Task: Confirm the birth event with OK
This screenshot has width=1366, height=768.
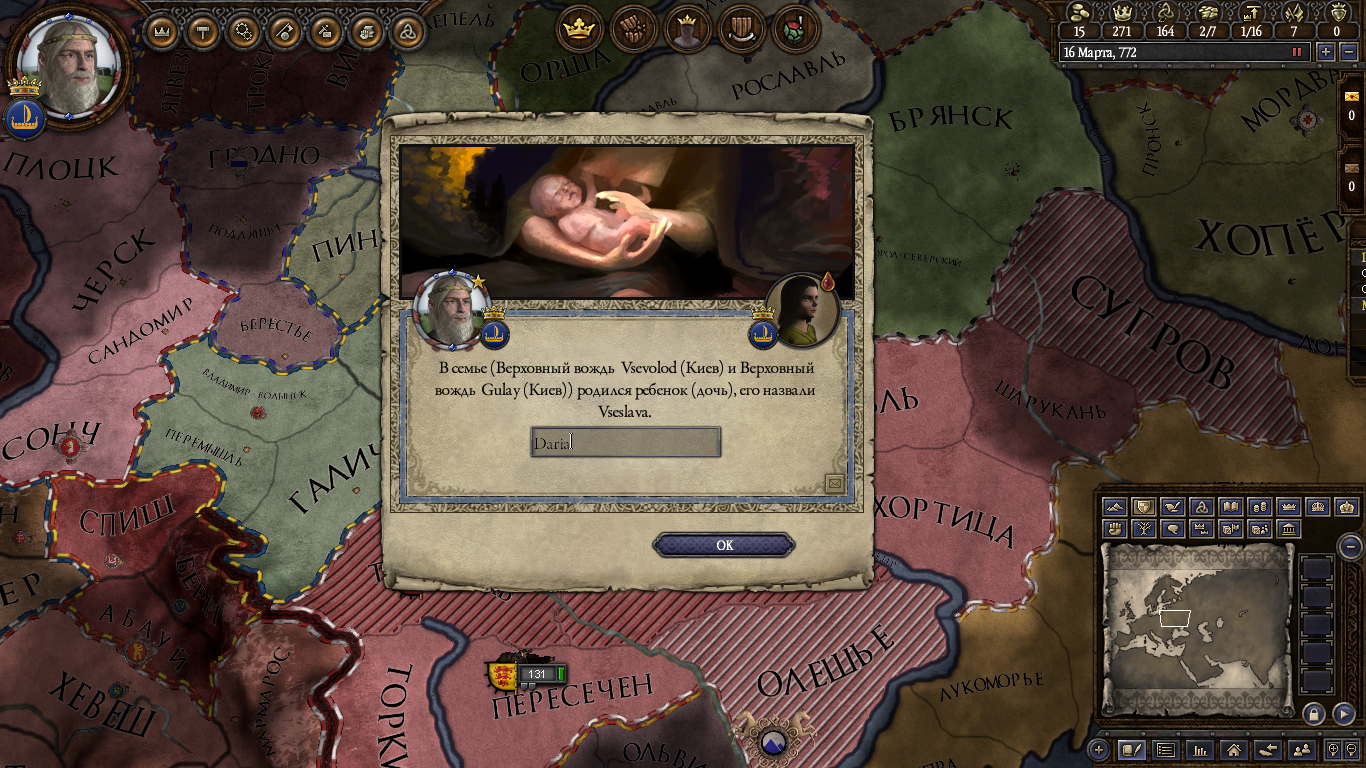Action: [724, 545]
